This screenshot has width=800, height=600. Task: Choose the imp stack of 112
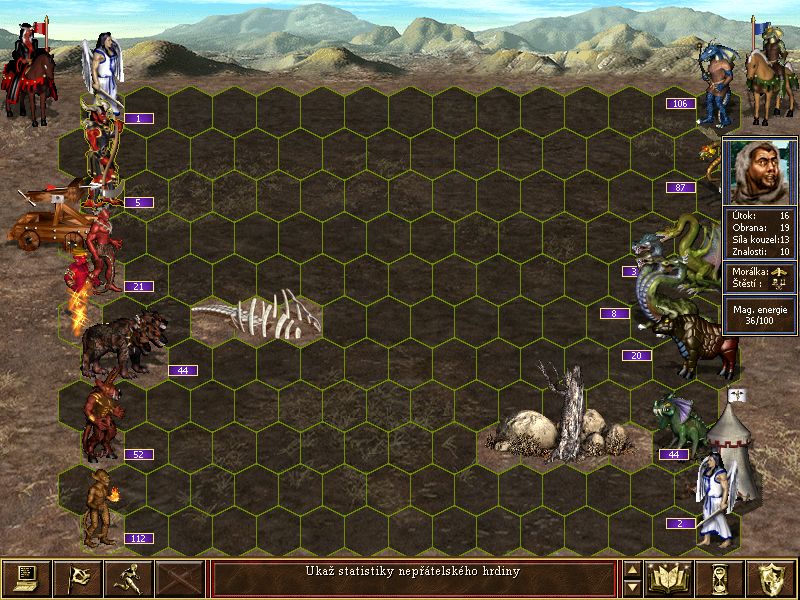[100, 507]
